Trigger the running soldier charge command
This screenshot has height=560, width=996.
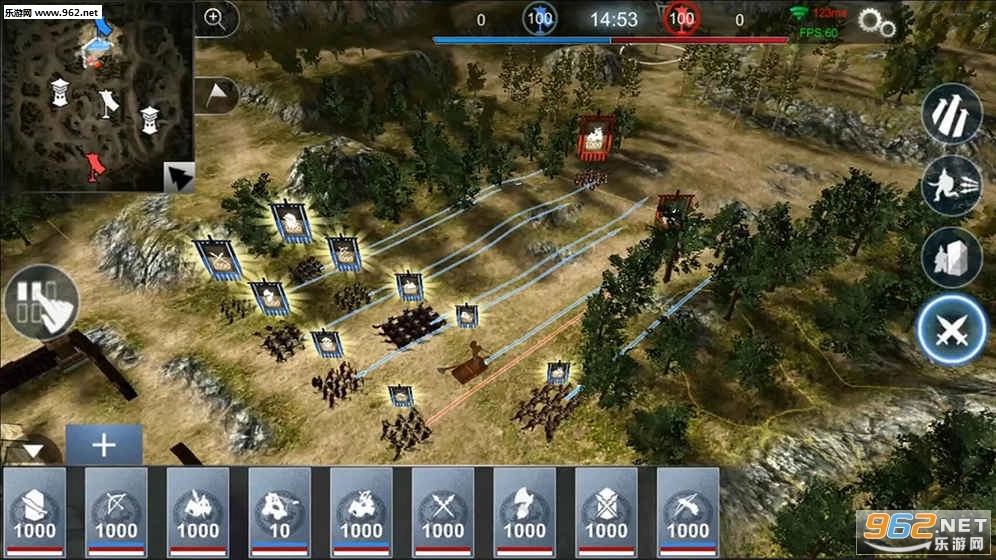pos(951,187)
